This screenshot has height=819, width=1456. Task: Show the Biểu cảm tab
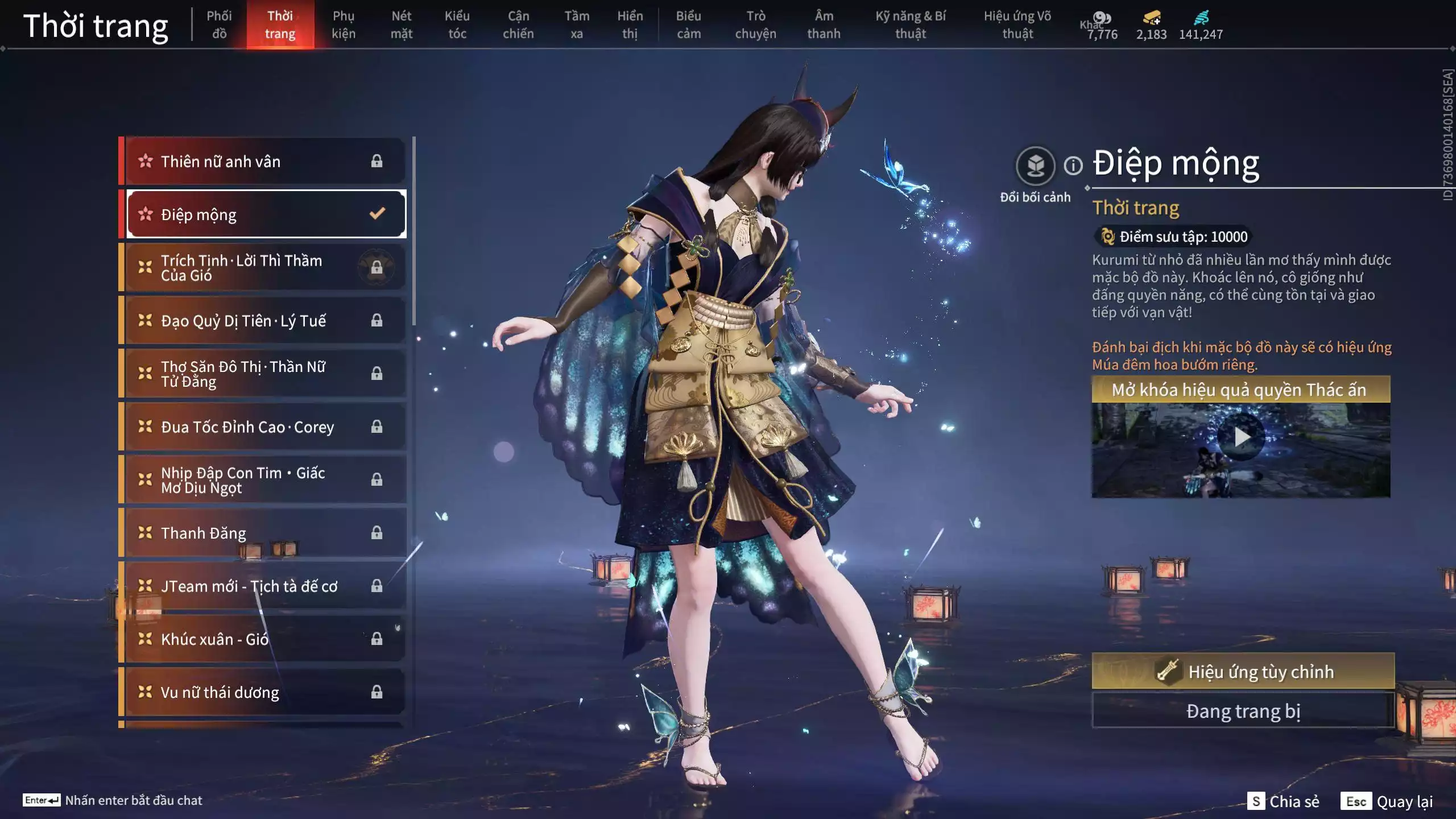pos(688,25)
